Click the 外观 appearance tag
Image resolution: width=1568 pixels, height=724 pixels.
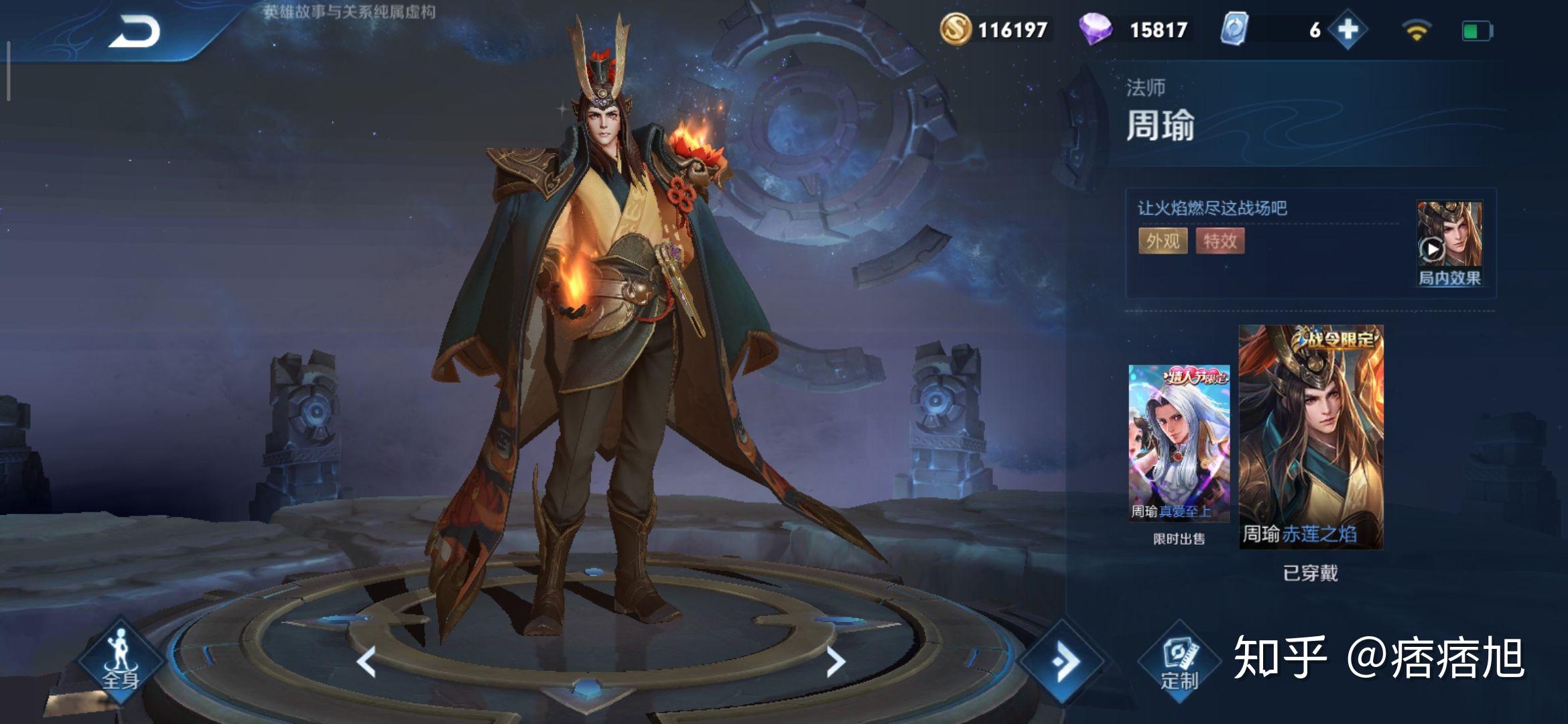(x=1163, y=241)
